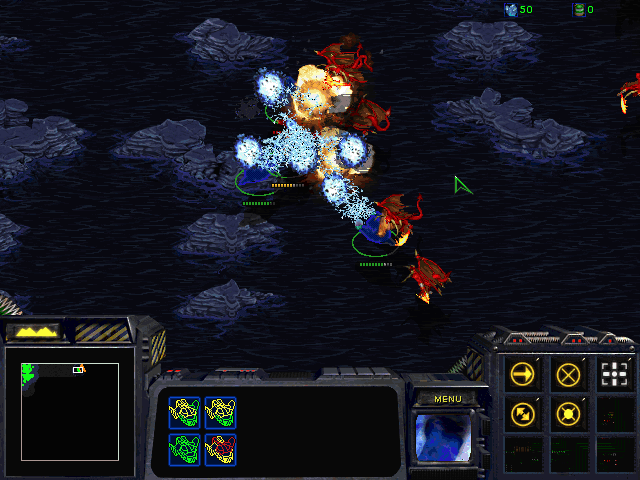Activate the Hold Position command

point(569,412)
